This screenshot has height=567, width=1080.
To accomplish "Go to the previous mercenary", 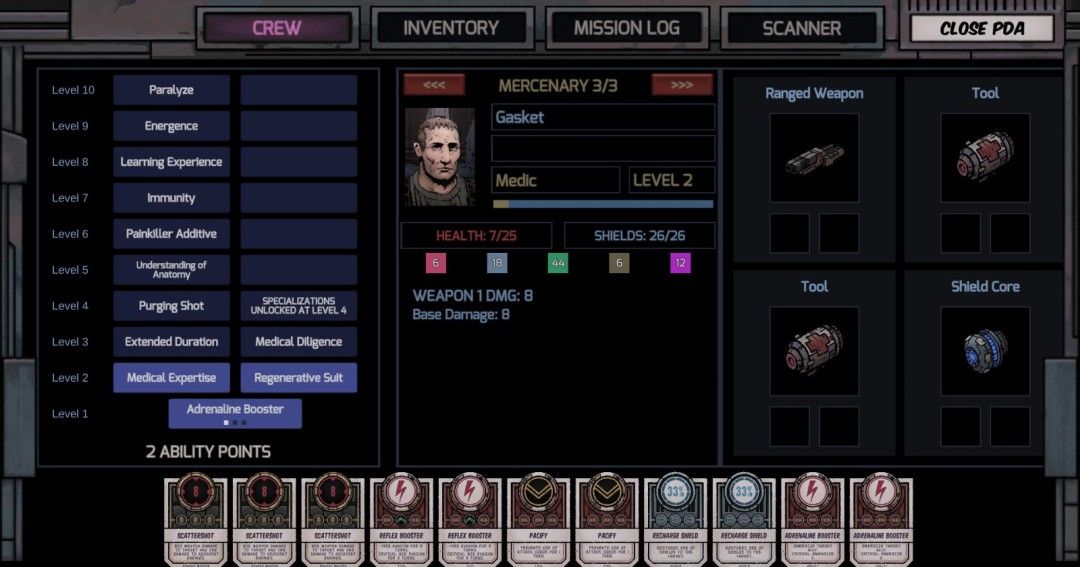I will [x=434, y=85].
